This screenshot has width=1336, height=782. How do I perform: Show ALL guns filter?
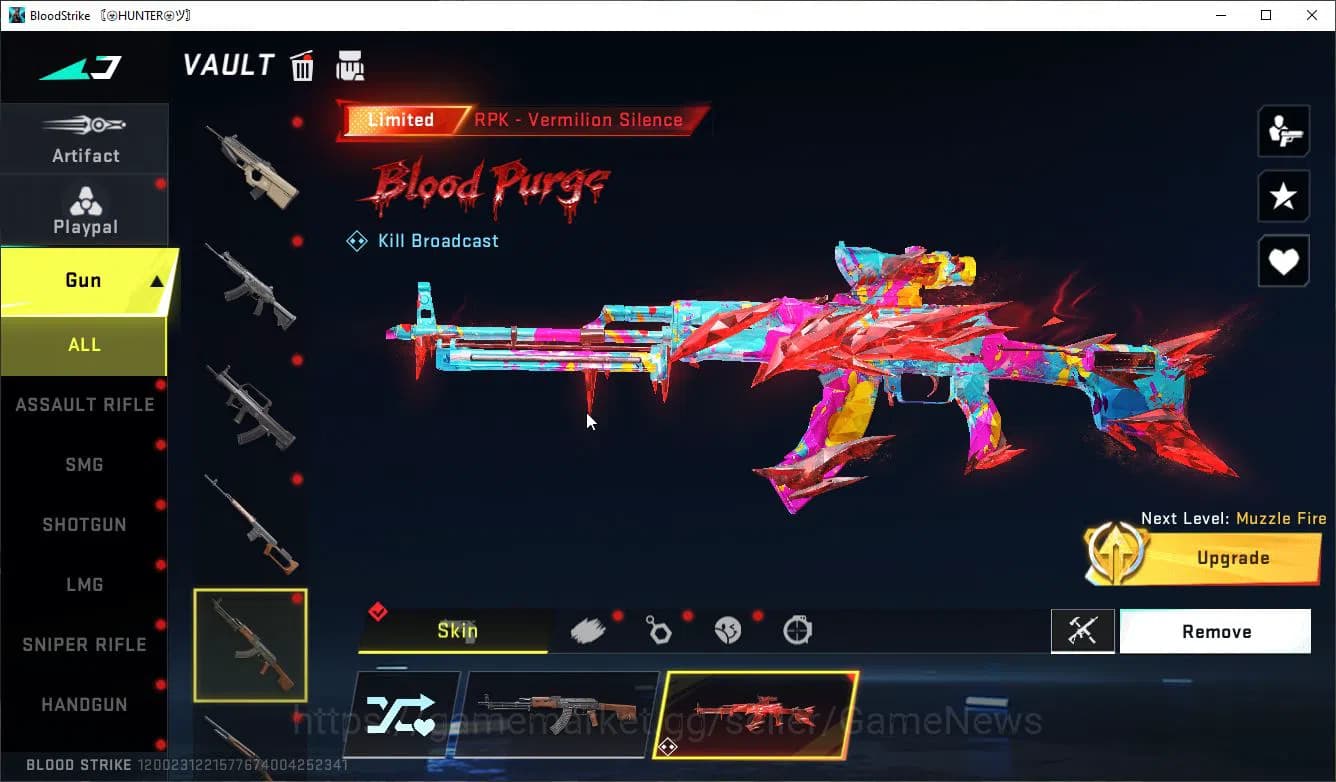84,345
